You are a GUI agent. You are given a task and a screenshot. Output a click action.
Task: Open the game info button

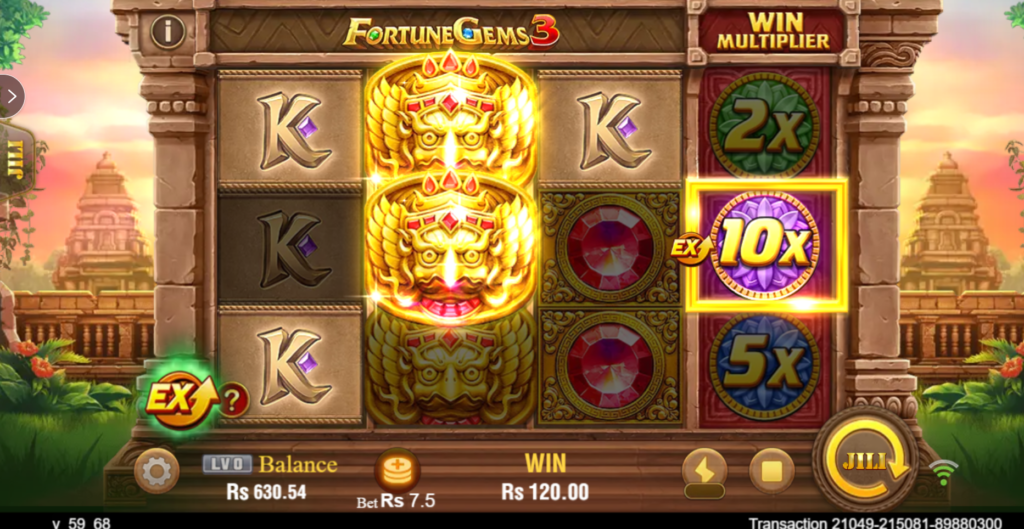click(167, 32)
